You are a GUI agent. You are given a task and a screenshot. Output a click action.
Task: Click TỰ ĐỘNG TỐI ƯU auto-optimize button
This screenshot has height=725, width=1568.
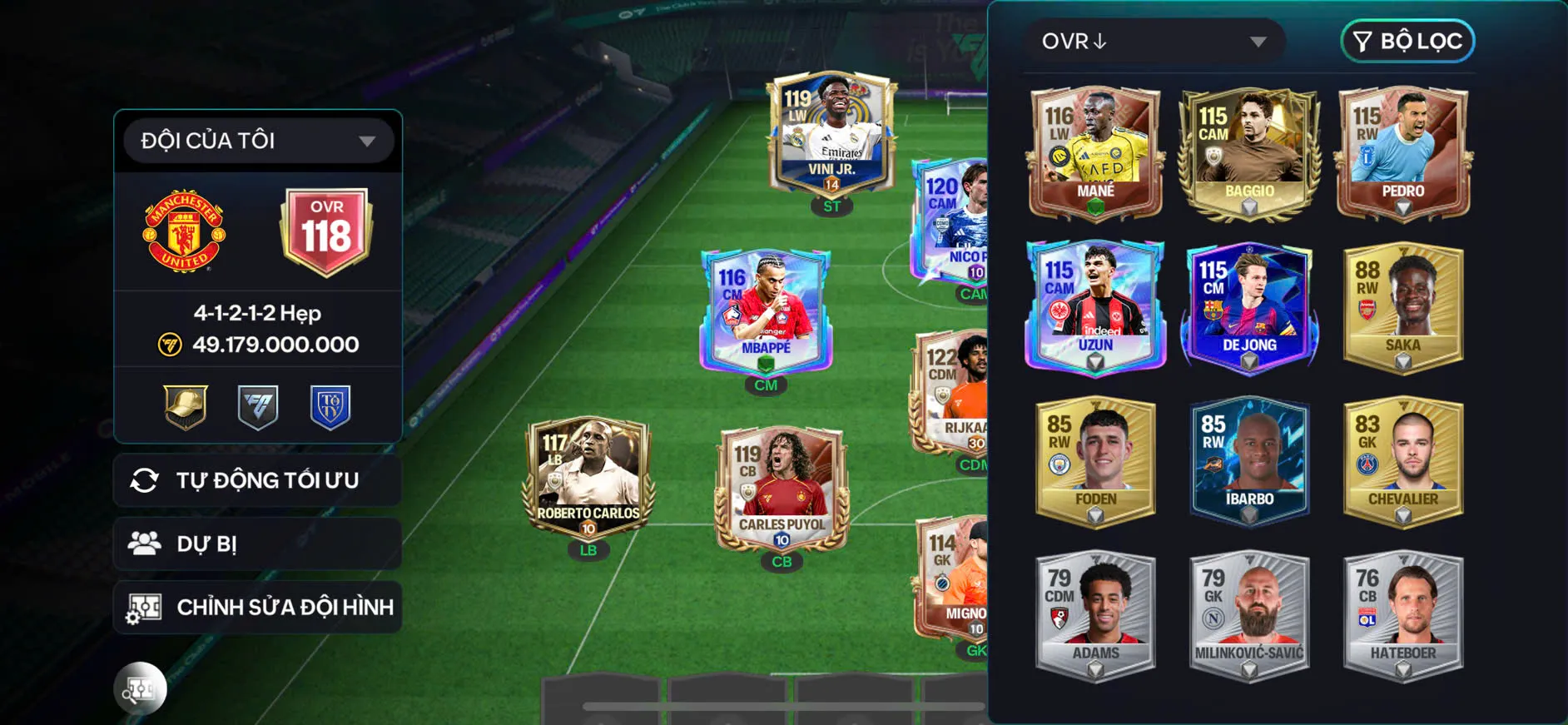(258, 480)
